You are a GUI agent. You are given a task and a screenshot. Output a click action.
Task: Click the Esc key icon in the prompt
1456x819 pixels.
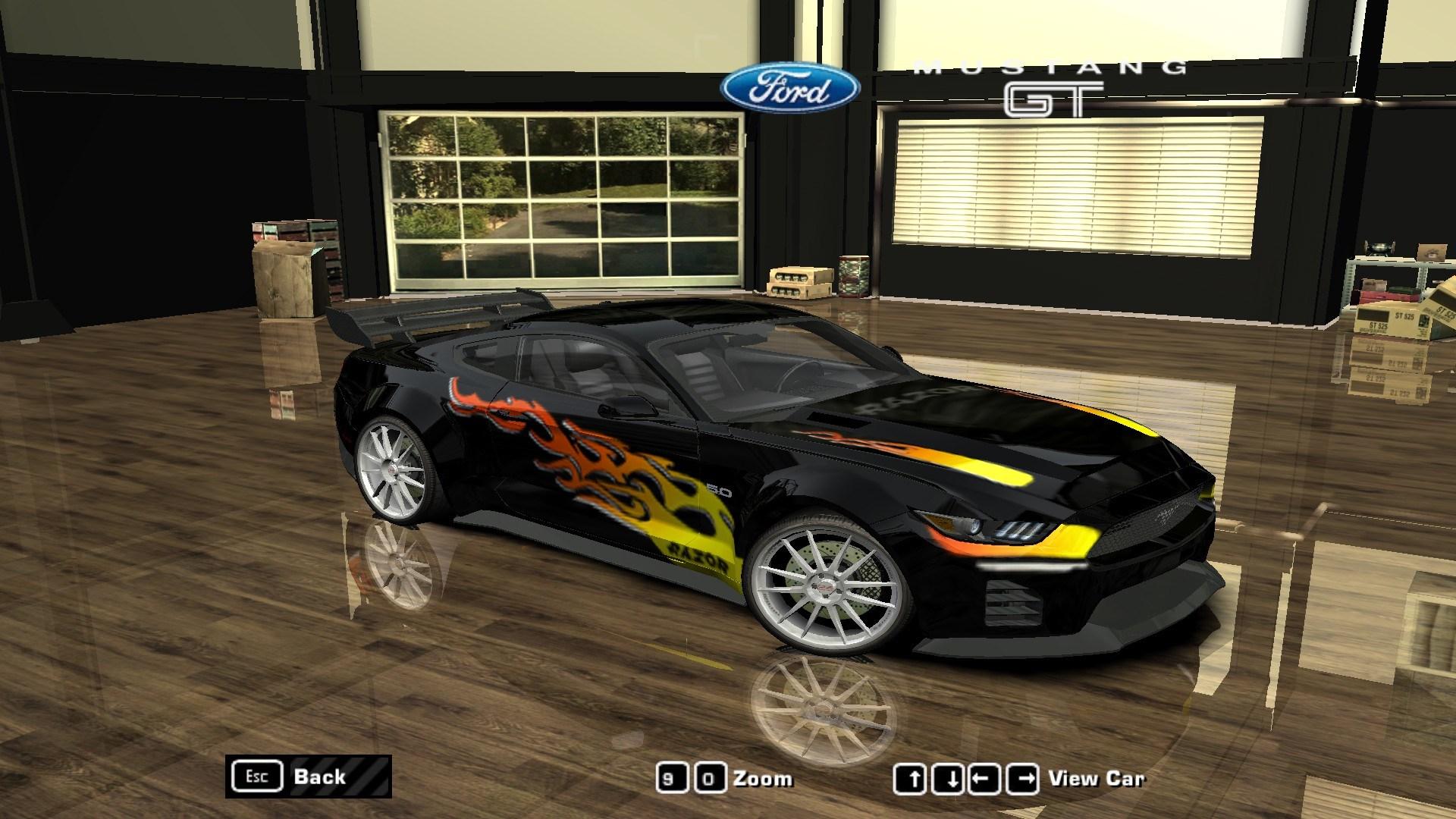(x=258, y=776)
